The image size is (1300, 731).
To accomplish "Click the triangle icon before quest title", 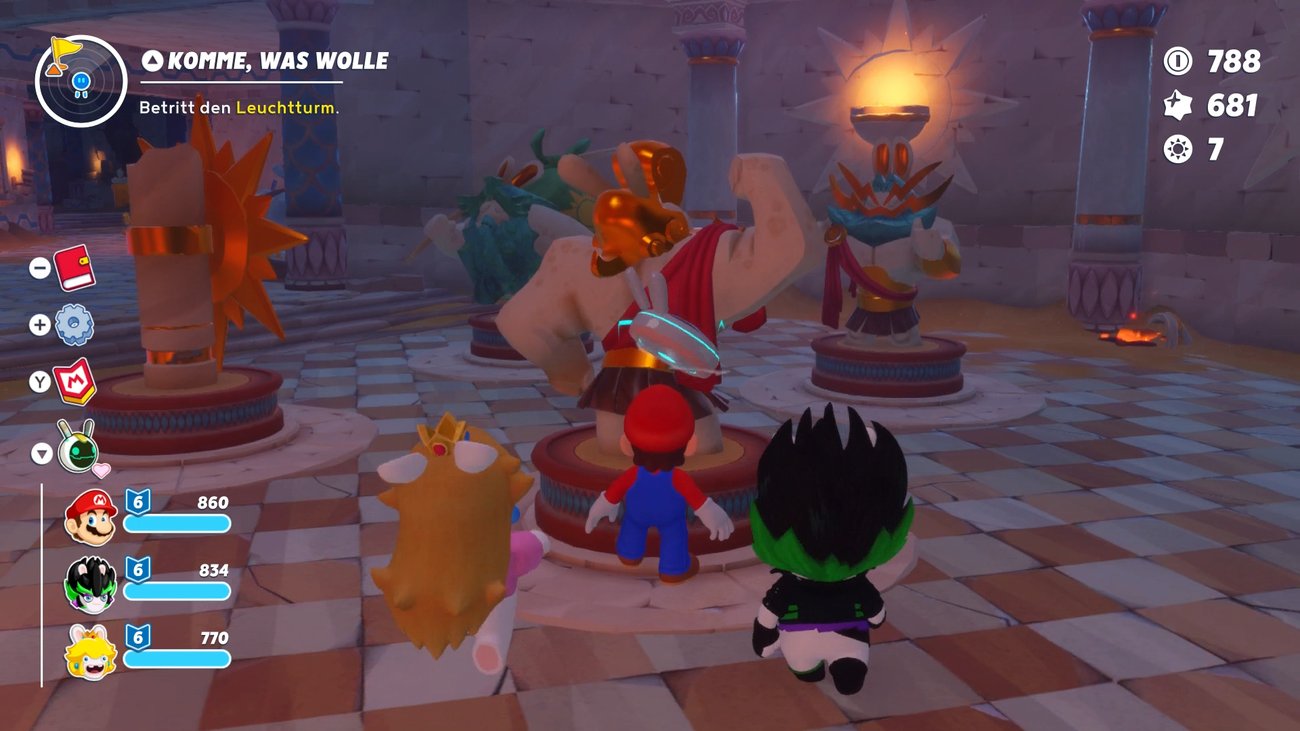I will click(x=152, y=60).
